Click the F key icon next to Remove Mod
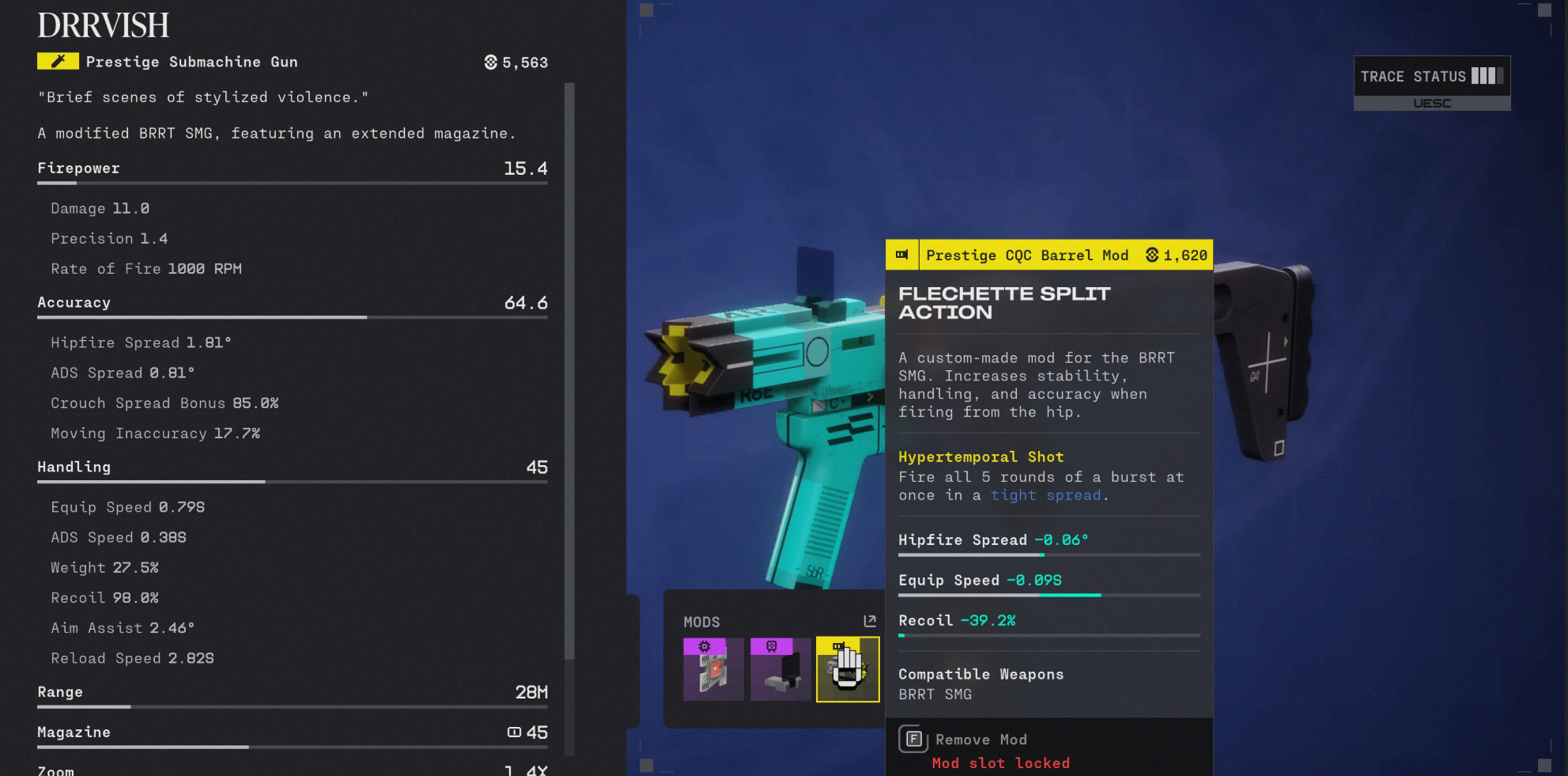The height and width of the screenshot is (776, 1568). pos(913,739)
